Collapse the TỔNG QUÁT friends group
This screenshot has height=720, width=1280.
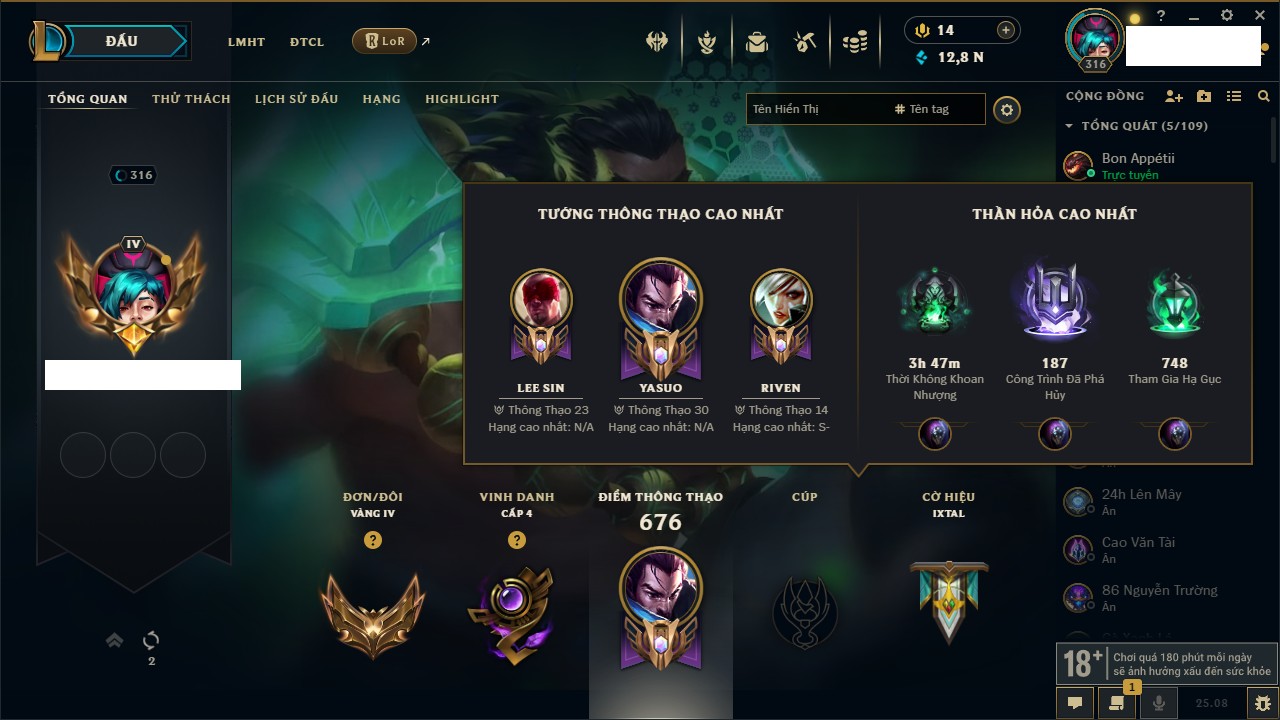[1069, 126]
